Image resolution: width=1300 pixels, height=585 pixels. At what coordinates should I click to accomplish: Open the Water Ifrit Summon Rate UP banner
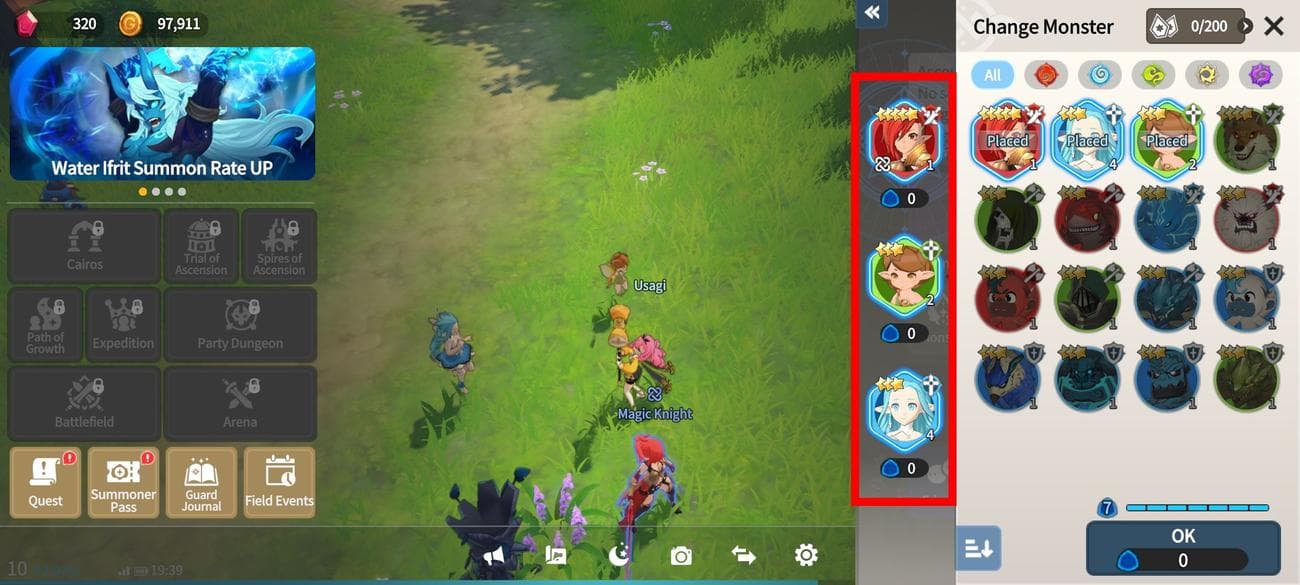tap(162, 113)
